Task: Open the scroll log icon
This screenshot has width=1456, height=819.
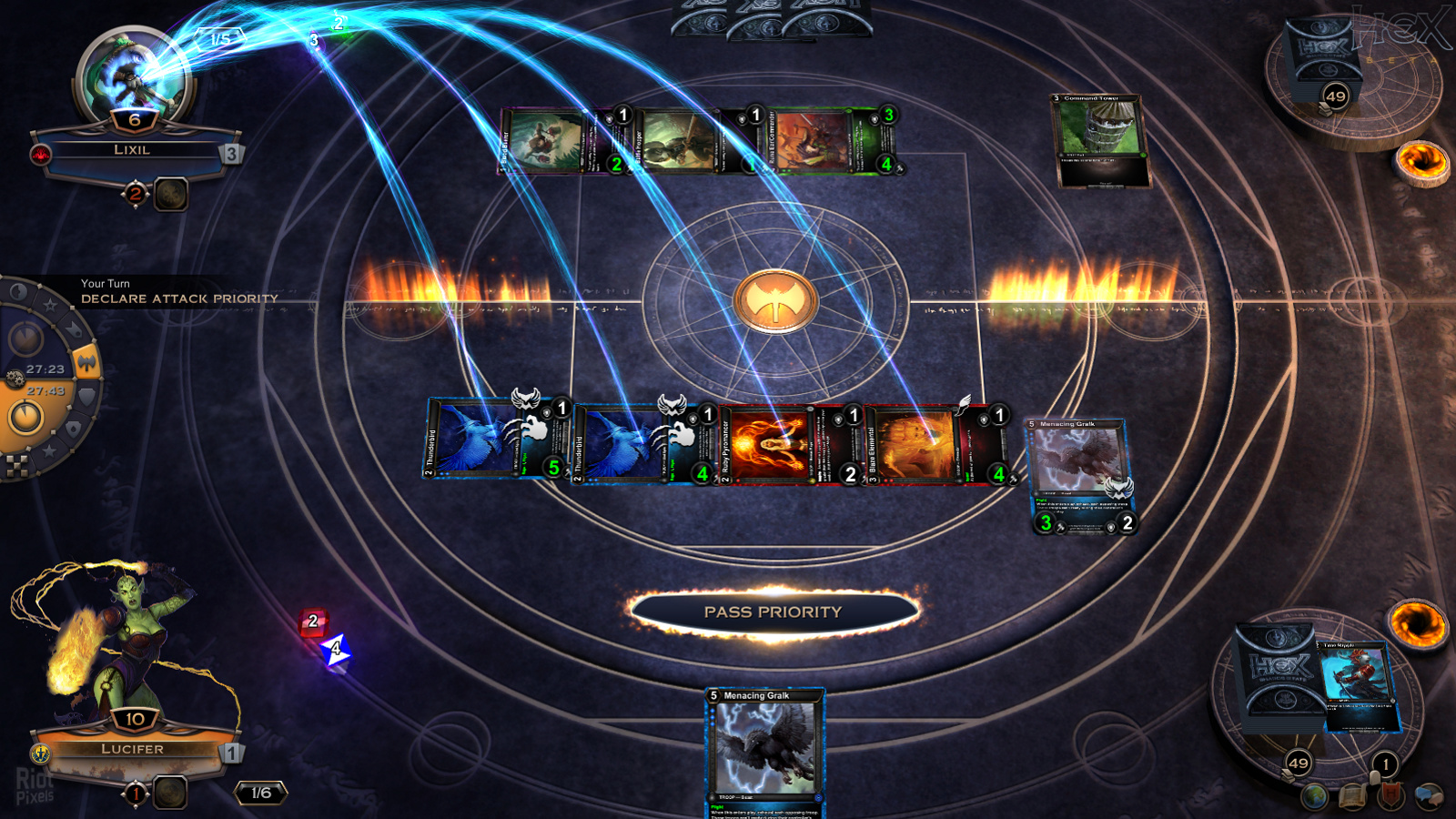Action: [x=1353, y=797]
